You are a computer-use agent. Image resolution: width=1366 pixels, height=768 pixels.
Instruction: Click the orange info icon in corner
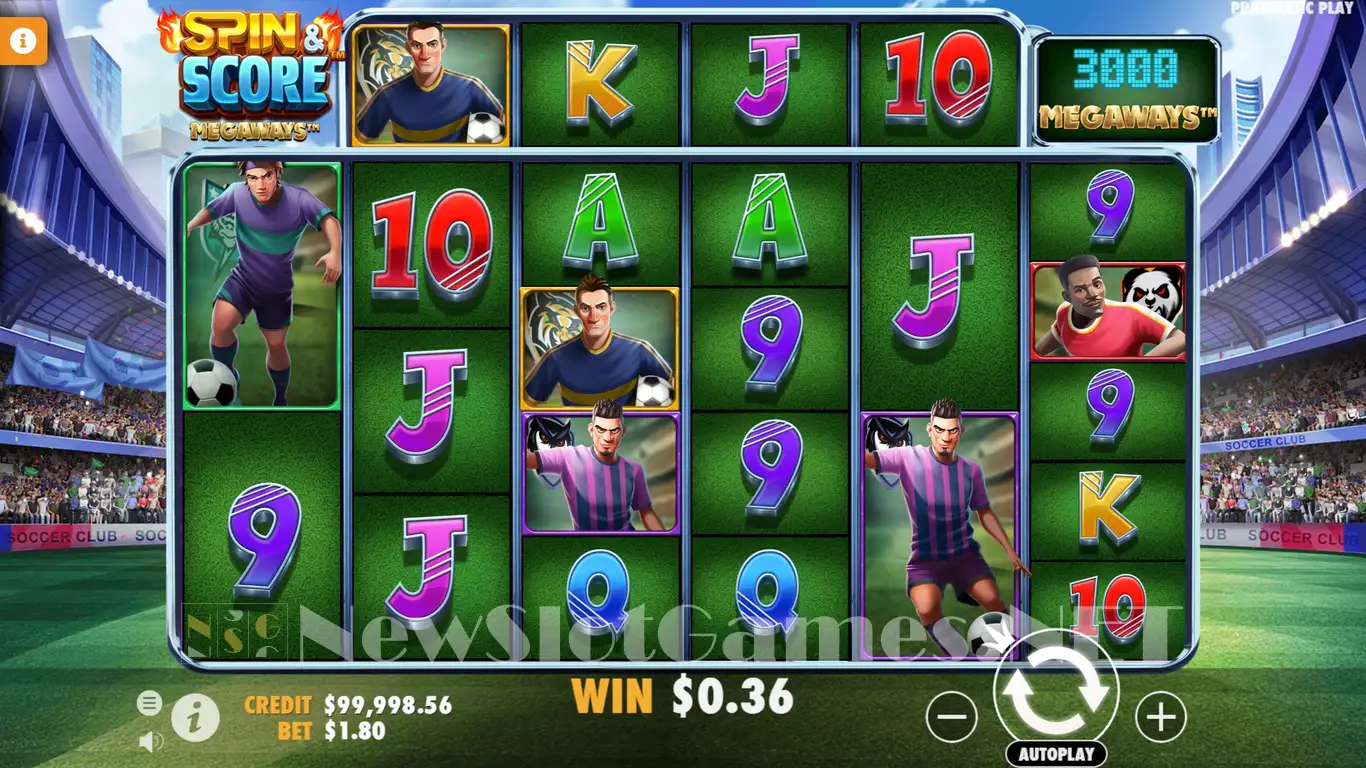[x=24, y=41]
